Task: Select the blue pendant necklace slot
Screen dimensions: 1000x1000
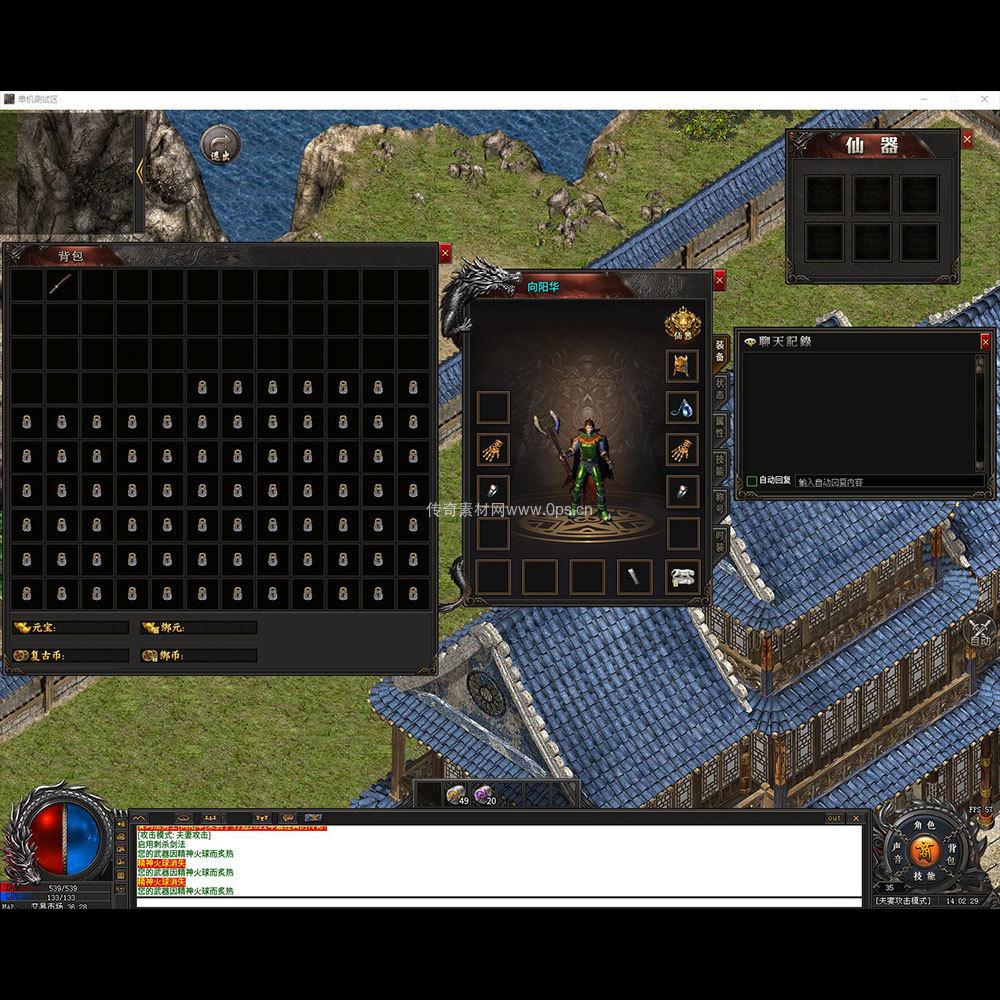Action: pyautogui.click(x=683, y=407)
